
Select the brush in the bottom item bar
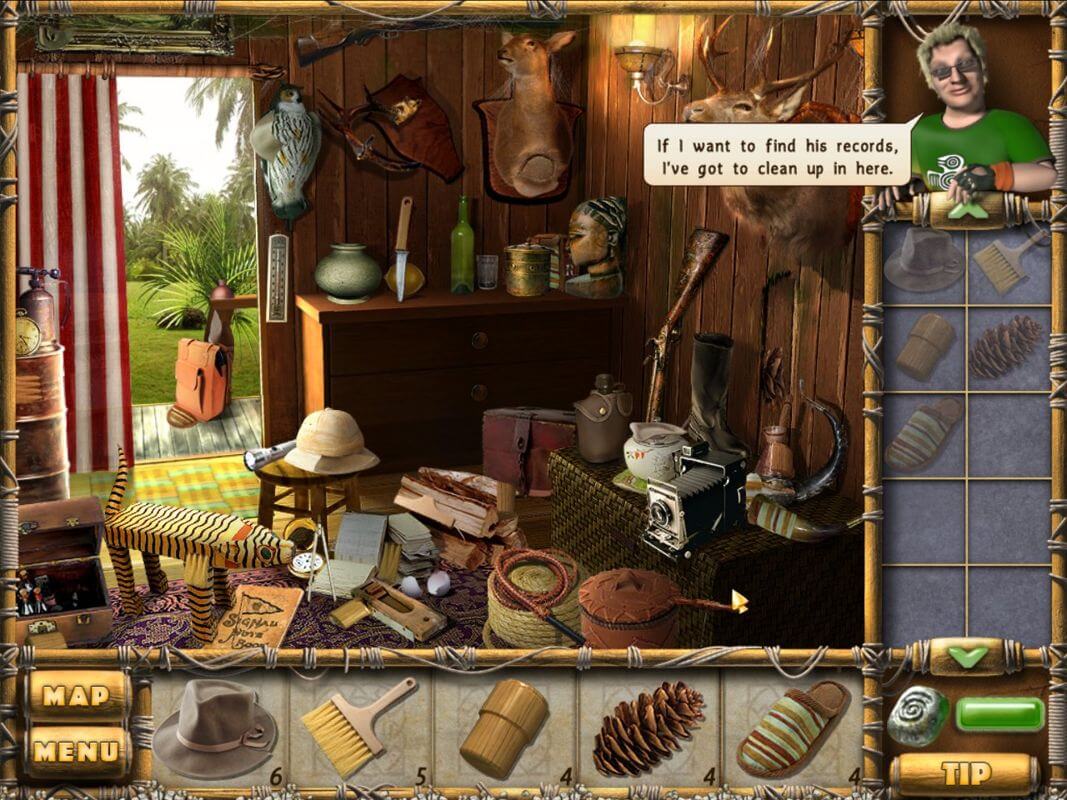tap(357, 725)
